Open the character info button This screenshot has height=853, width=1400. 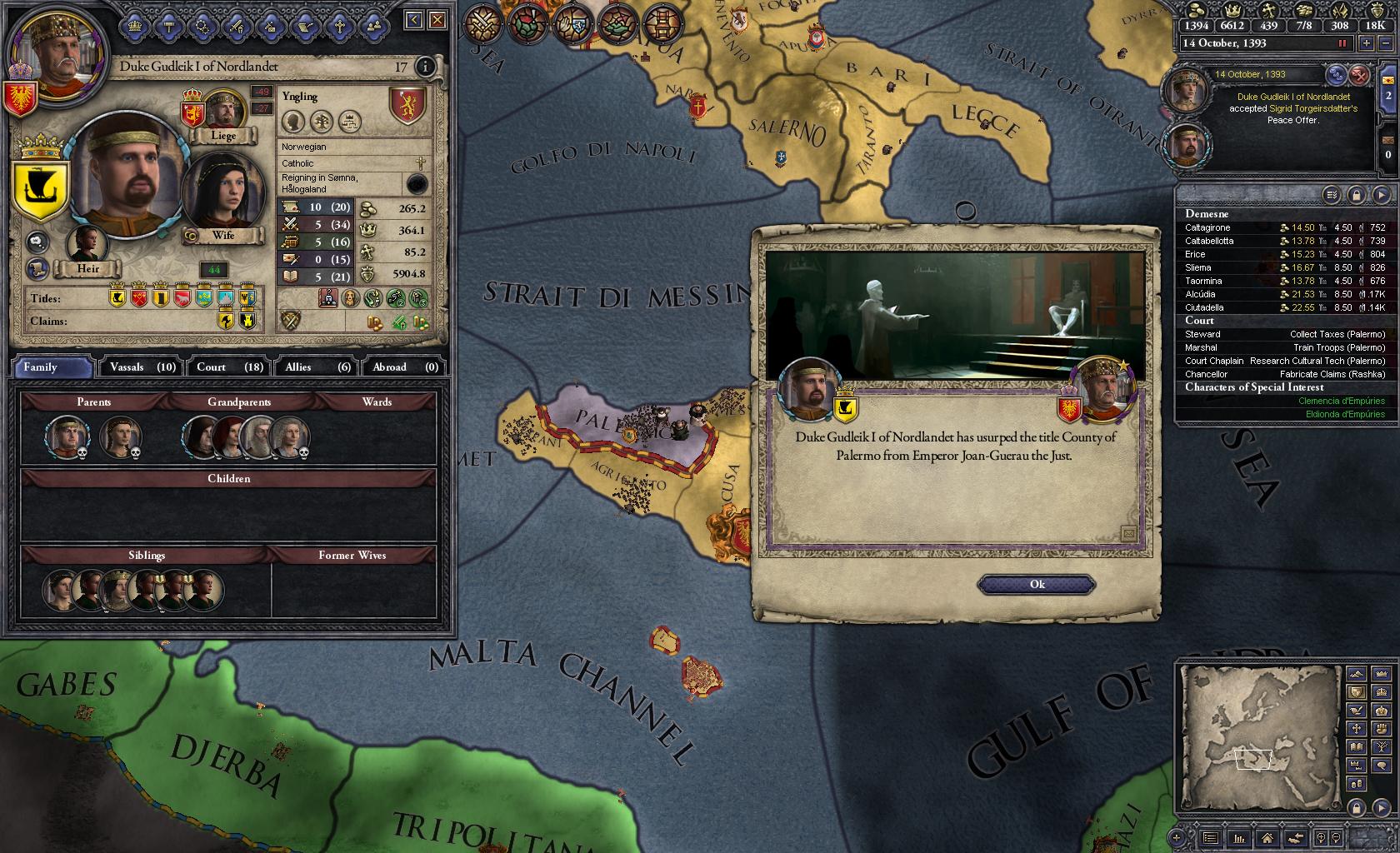[x=425, y=67]
